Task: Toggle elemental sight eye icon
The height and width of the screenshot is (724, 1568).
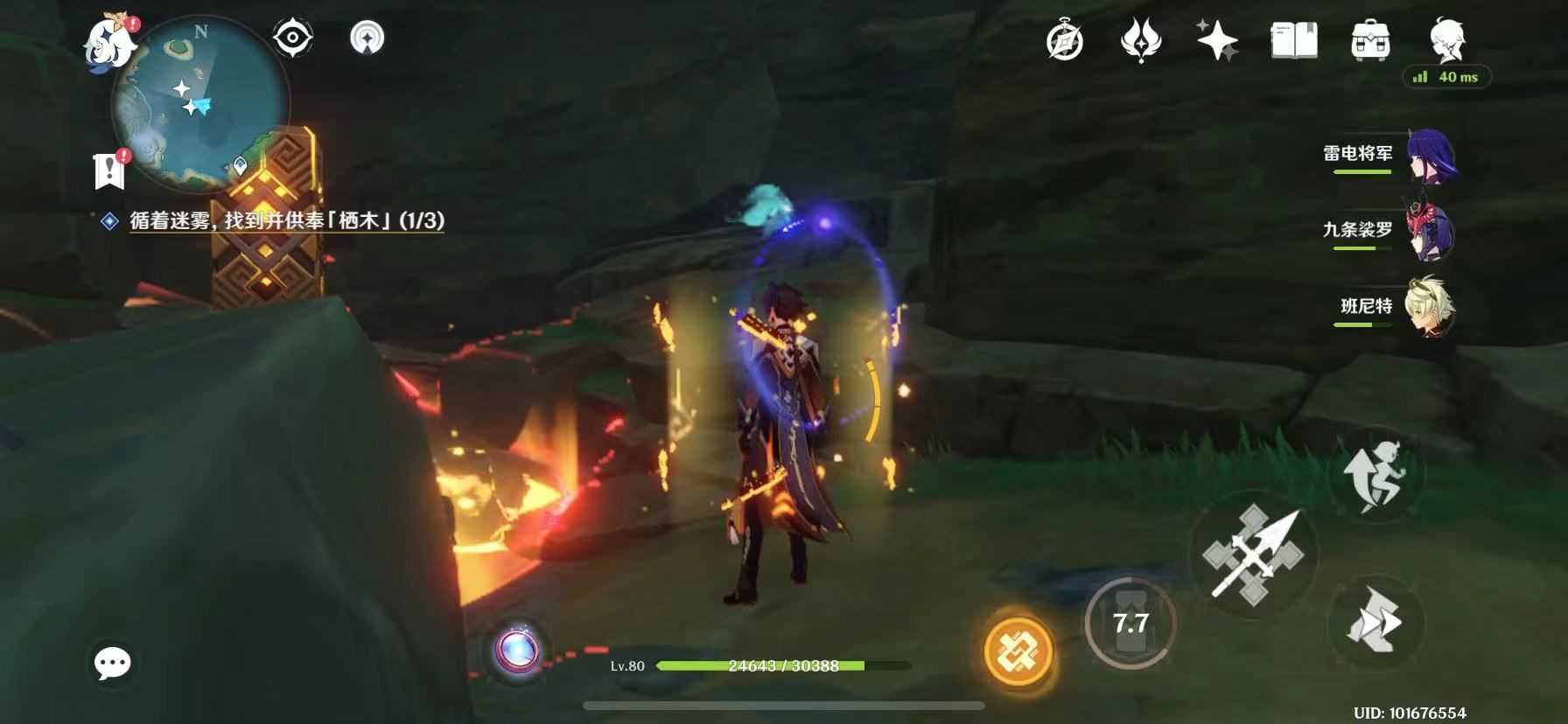Action: point(293,38)
